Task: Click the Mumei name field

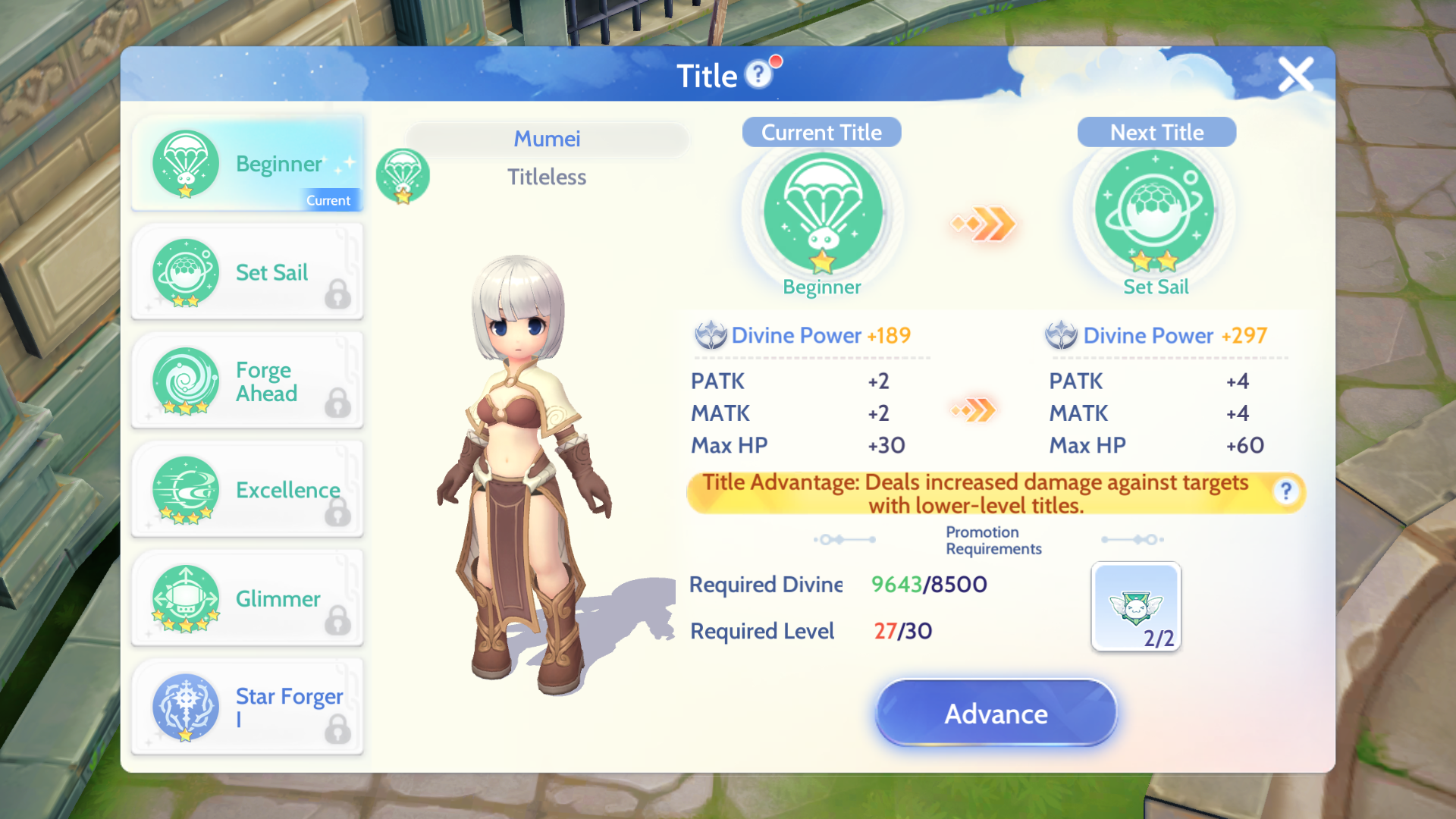Action: click(x=548, y=139)
